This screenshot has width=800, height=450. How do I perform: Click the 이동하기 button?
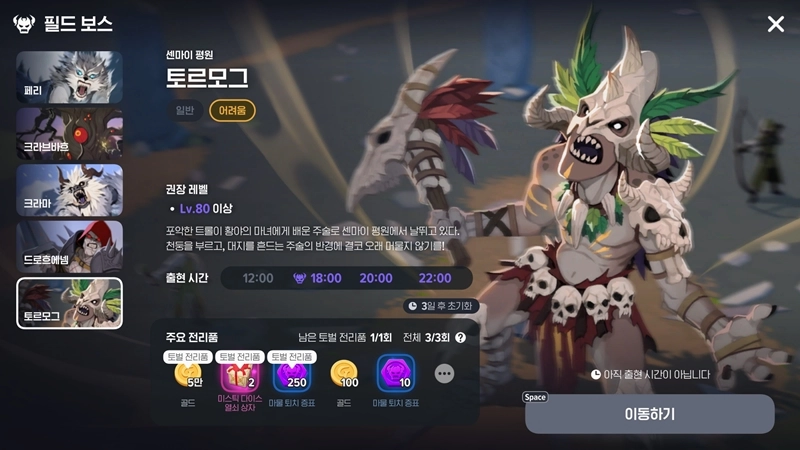click(x=649, y=413)
